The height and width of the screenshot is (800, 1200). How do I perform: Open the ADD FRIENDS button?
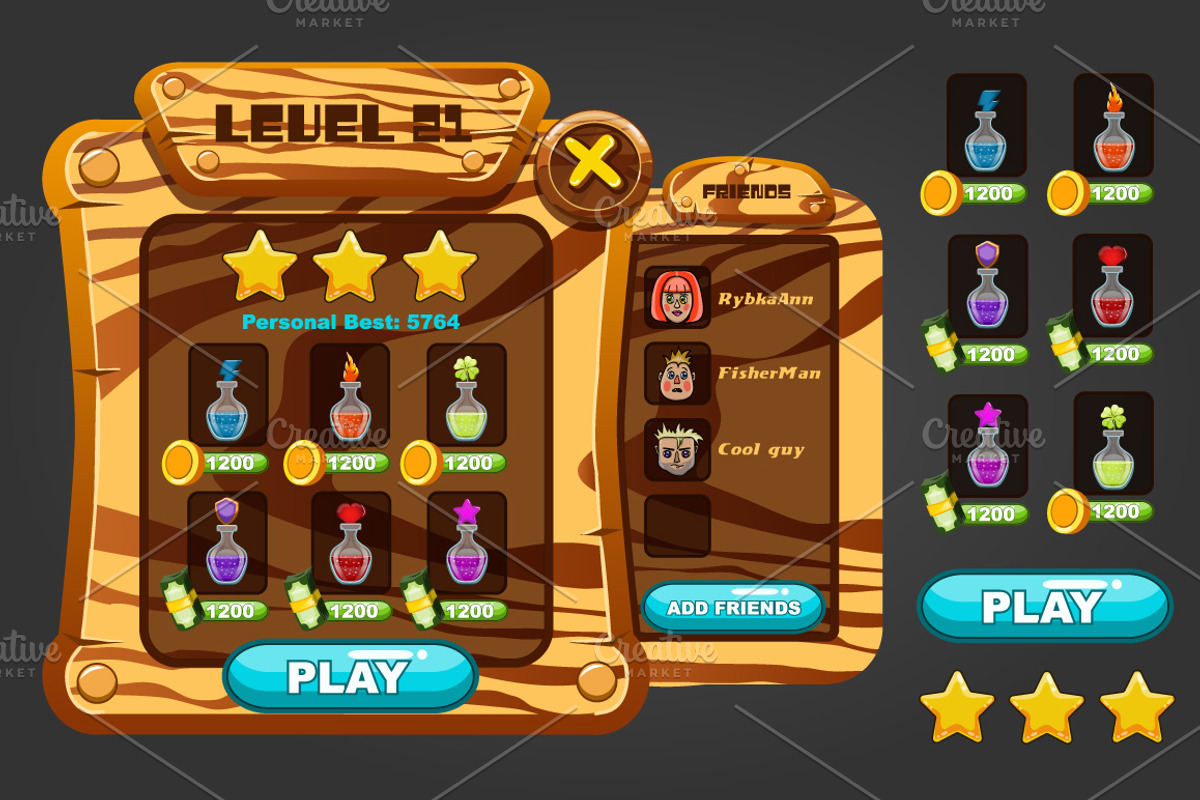tap(733, 607)
